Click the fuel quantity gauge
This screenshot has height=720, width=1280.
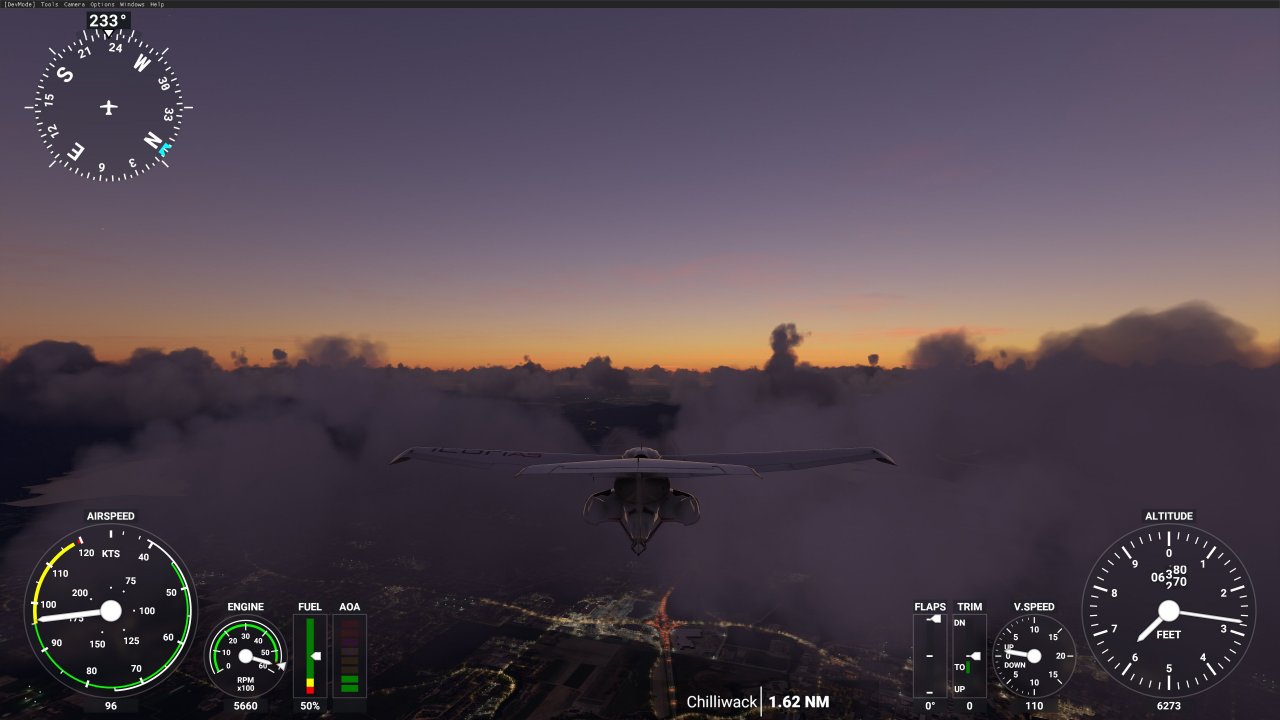click(309, 655)
